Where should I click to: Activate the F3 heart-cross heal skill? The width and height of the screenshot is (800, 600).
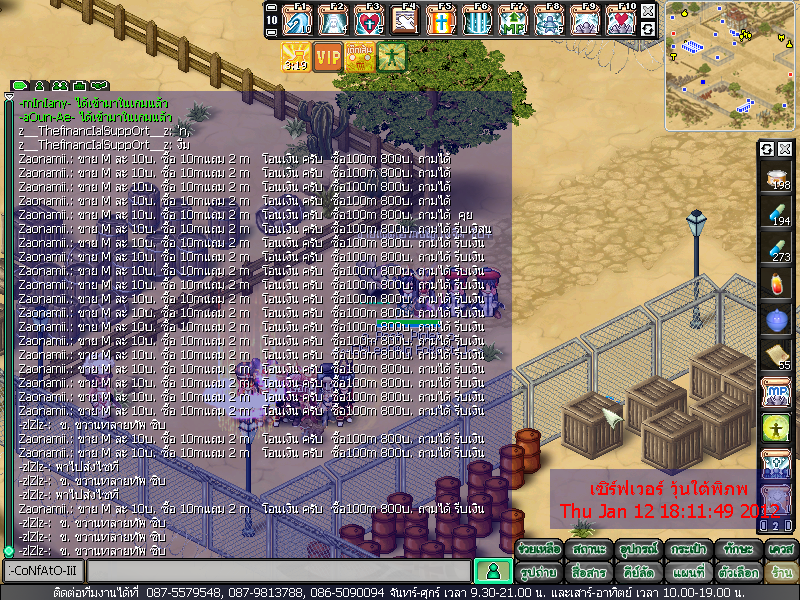pos(369,19)
